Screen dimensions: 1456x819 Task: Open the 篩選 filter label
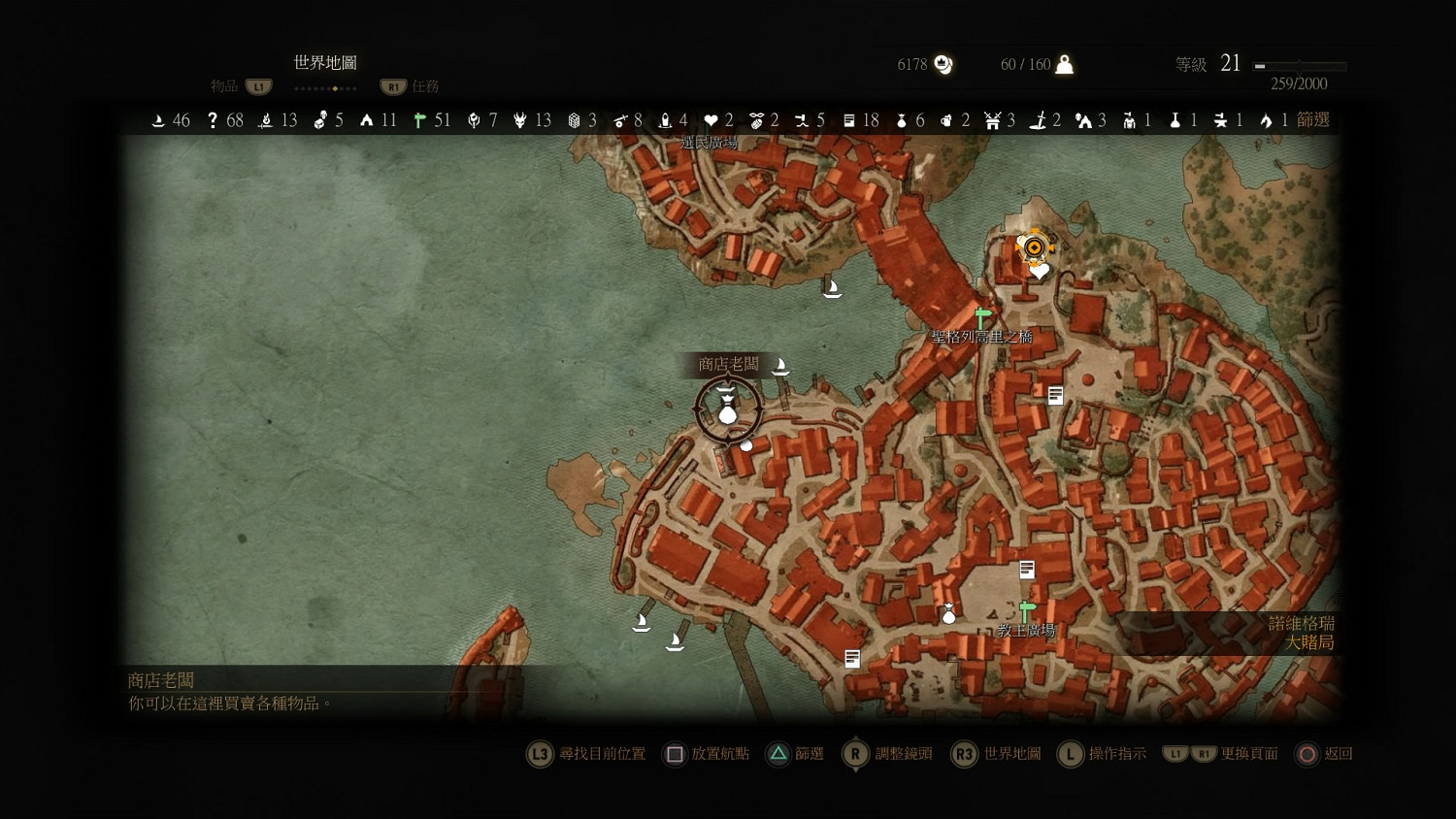1312,119
